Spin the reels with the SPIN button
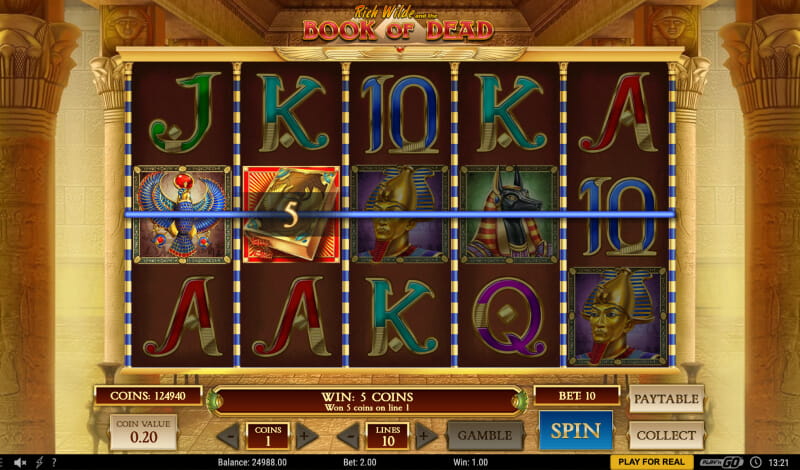800x470 pixels. pyautogui.click(x=575, y=431)
